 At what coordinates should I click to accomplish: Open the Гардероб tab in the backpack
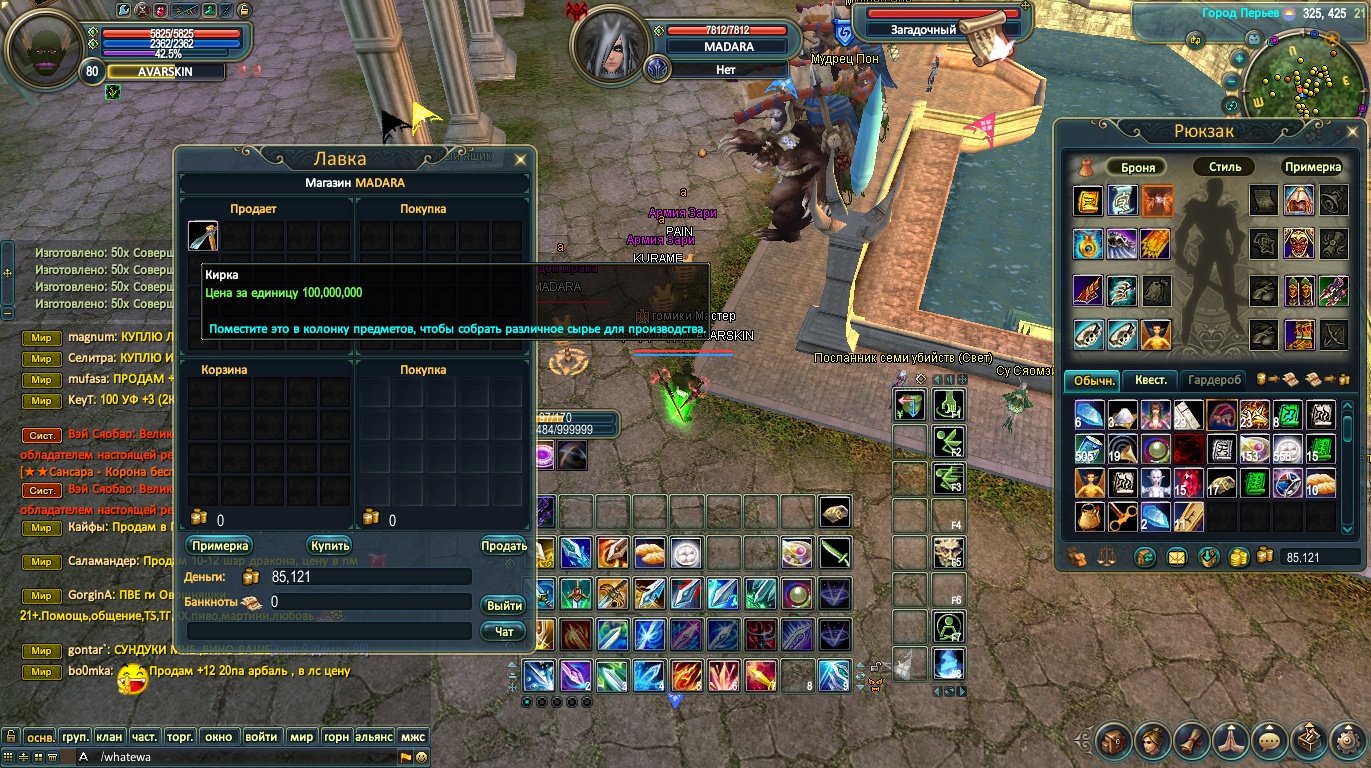point(1216,380)
